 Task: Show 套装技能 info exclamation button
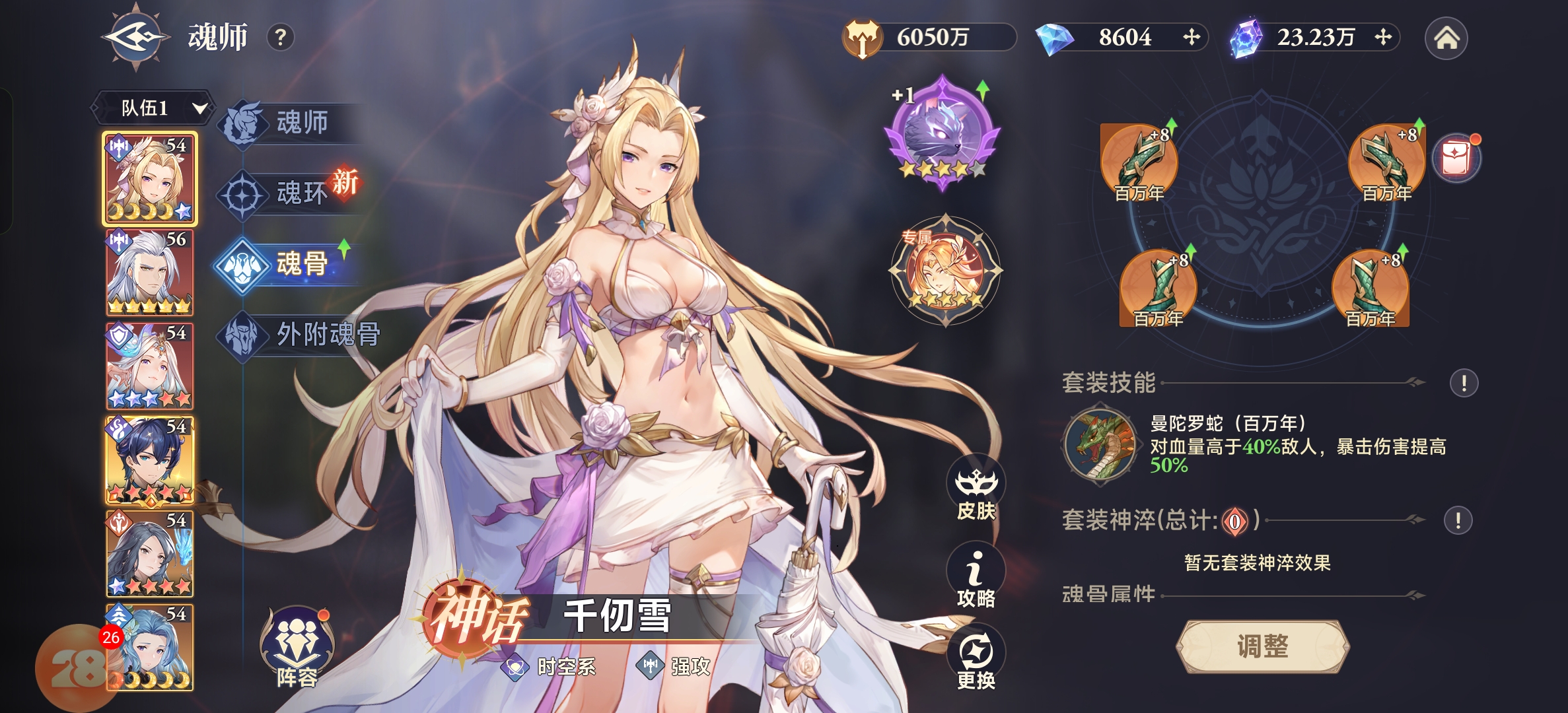(1464, 383)
